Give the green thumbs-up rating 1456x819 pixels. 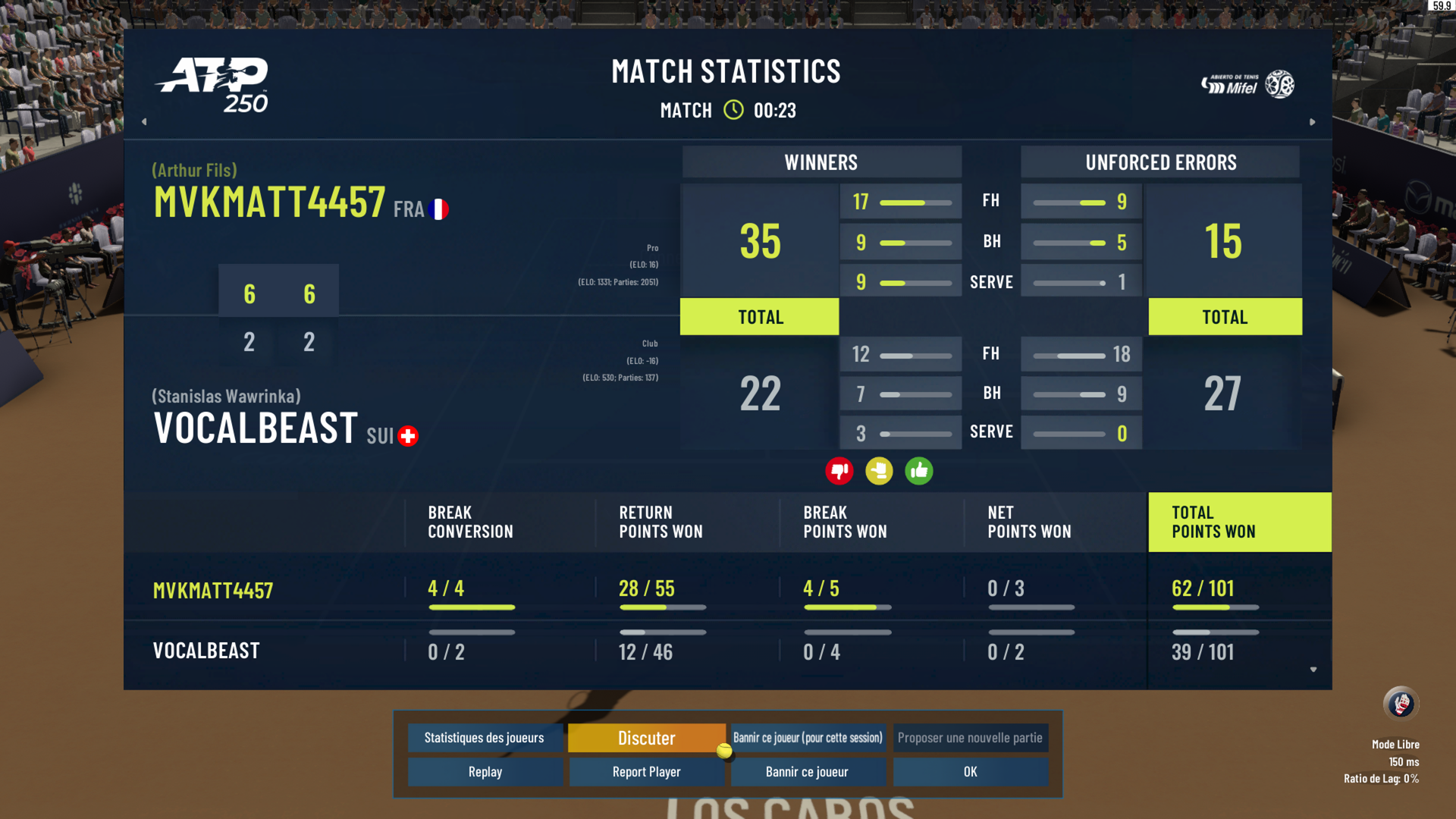point(918,471)
